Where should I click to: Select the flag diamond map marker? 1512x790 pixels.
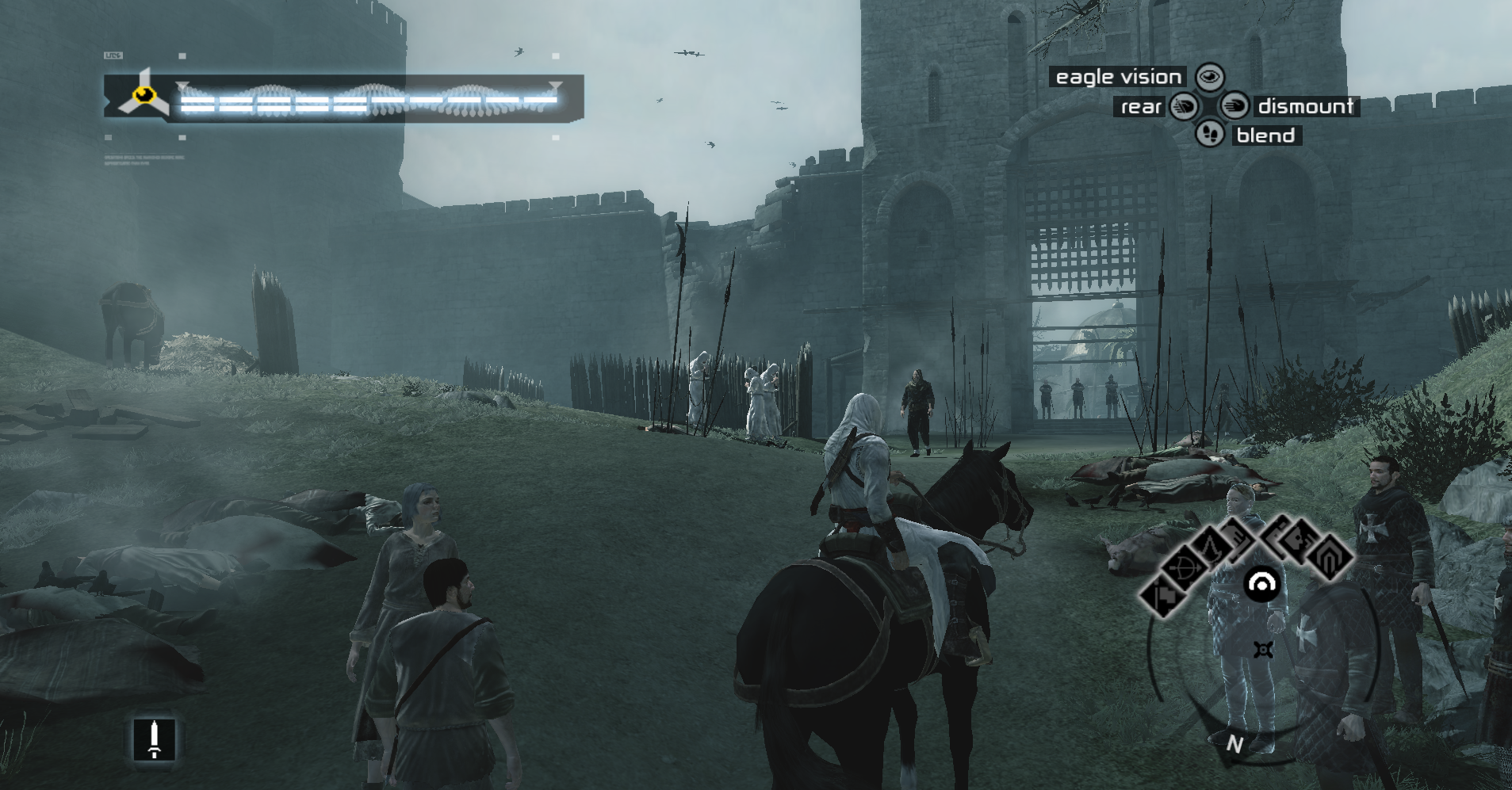click(x=1163, y=596)
